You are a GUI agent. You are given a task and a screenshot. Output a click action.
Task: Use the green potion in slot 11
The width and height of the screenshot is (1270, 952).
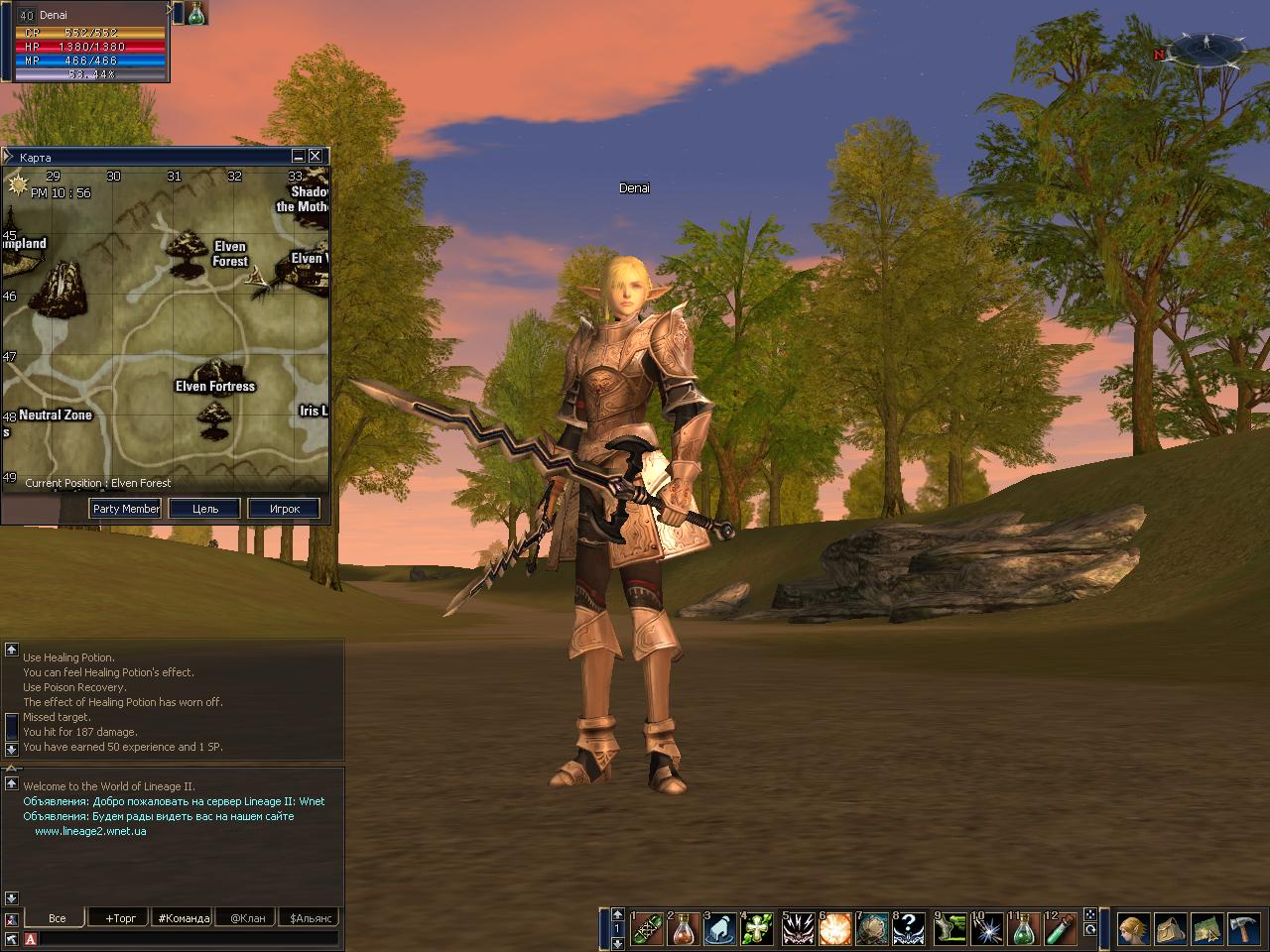coord(1023,929)
